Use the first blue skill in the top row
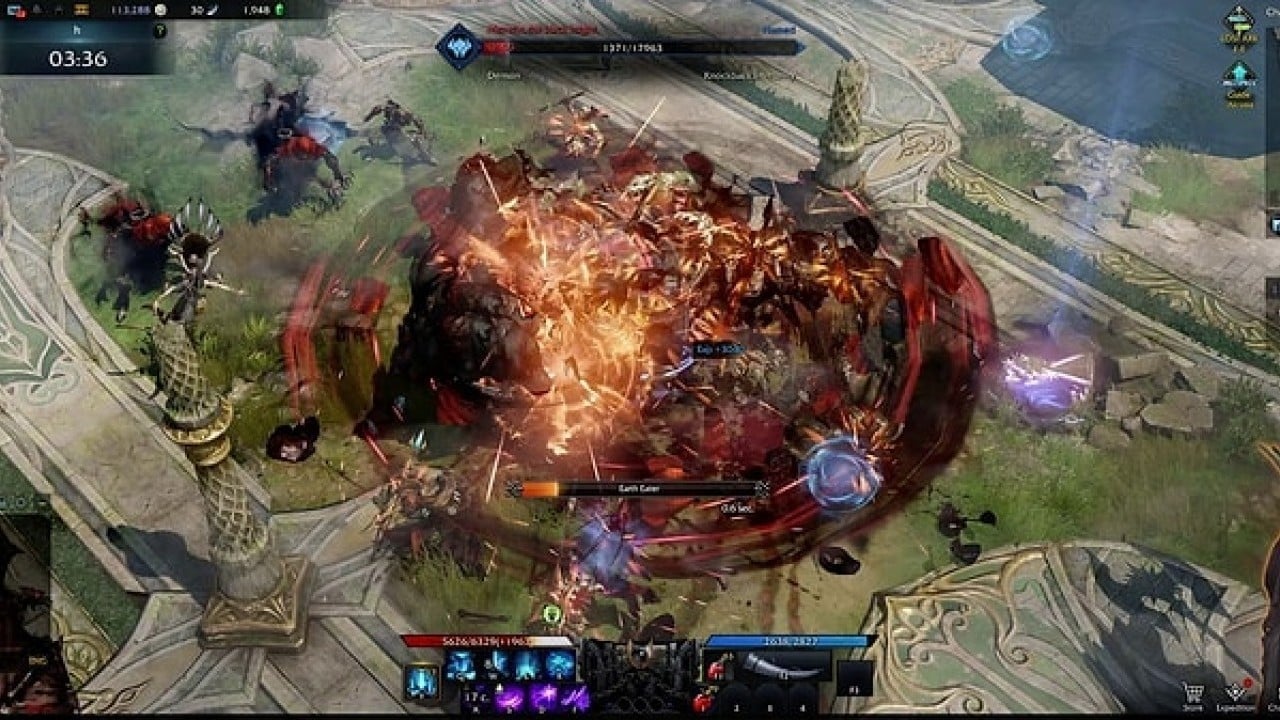This screenshot has width=1280, height=720. [x=461, y=665]
